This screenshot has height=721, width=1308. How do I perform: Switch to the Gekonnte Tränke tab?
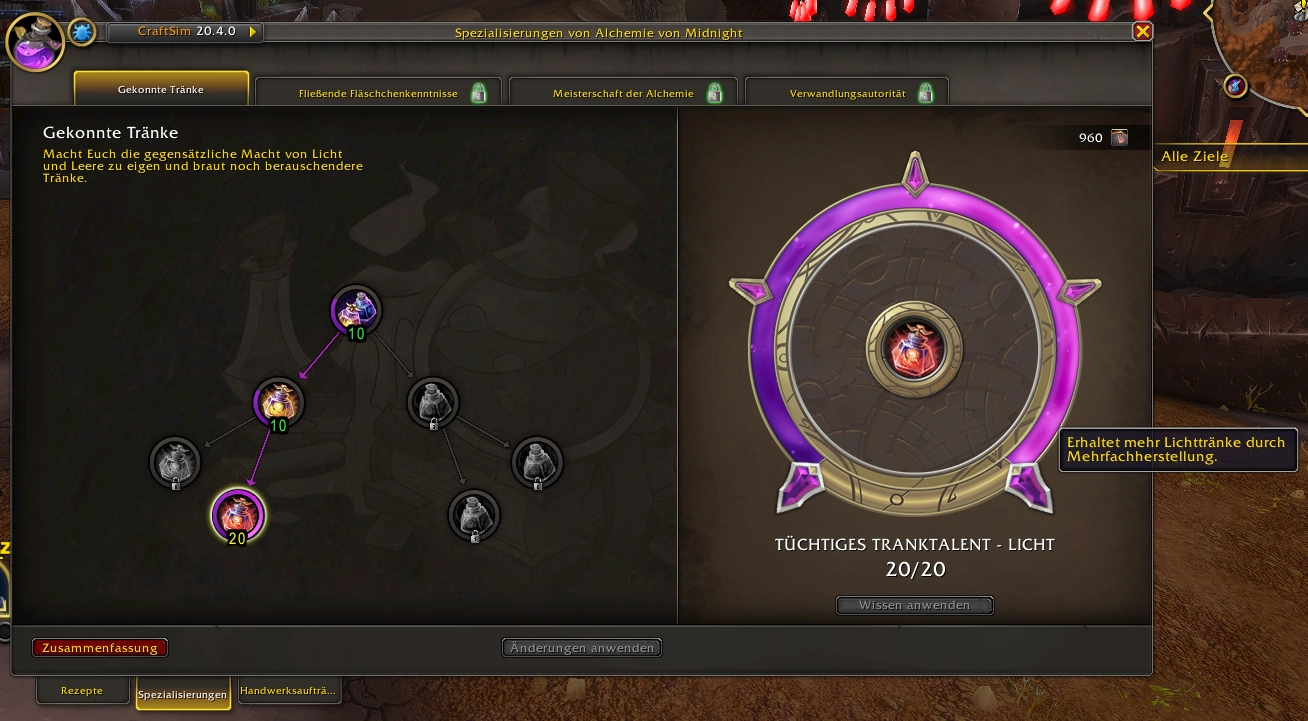point(161,89)
